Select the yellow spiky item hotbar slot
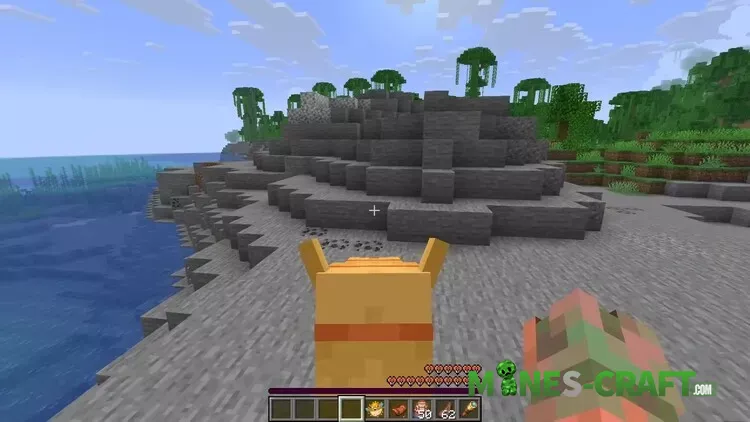750x422 pixels. tap(374, 408)
